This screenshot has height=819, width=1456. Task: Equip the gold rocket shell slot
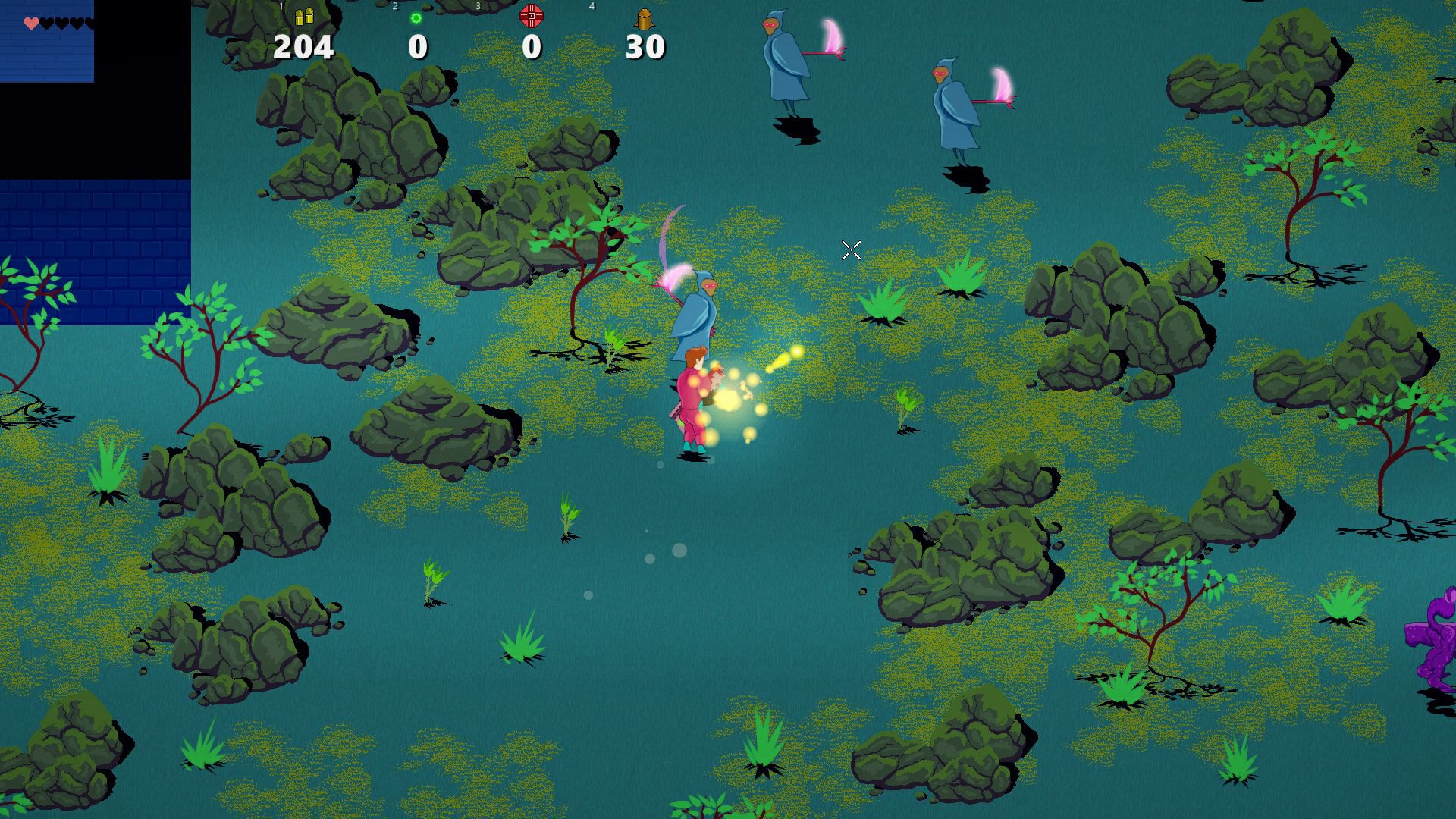pyautogui.click(x=644, y=19)
